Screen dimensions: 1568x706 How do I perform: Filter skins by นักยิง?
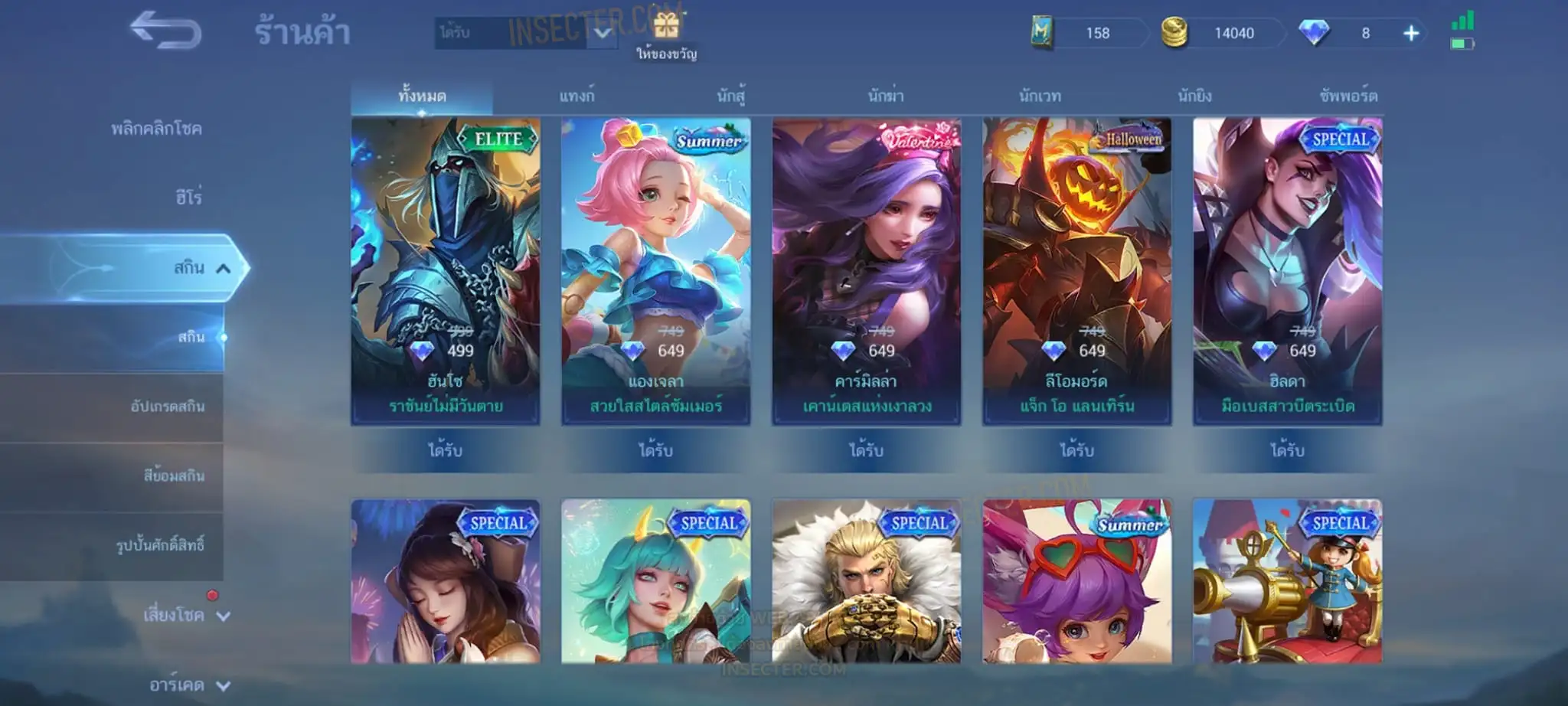click(1194, 96)
